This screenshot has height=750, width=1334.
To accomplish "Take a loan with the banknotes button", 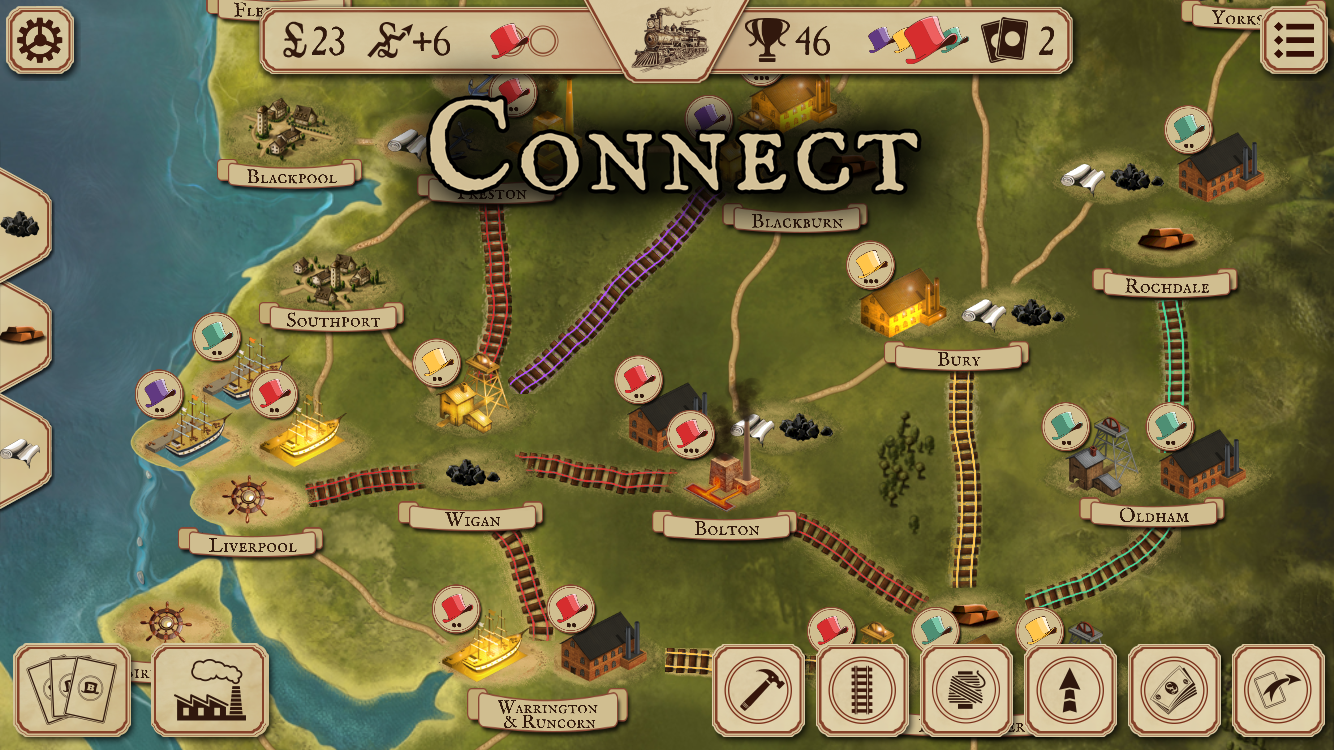I will pyautogui.click(x=1174, y=690).
